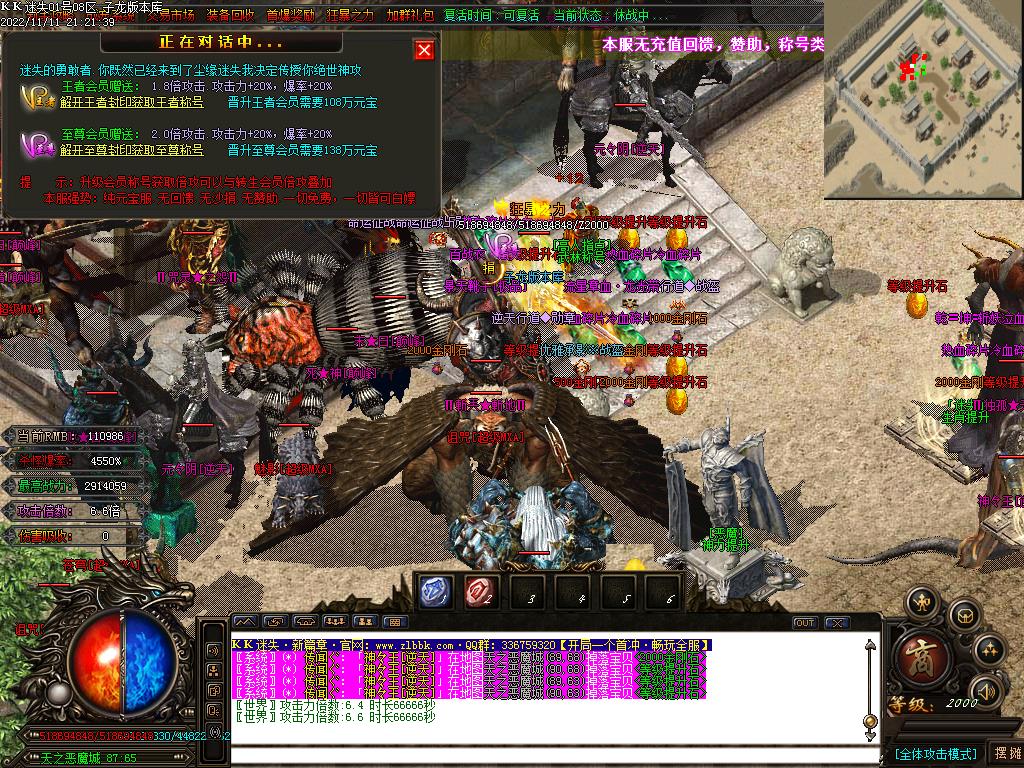Toggle the sound speaker button

click(x=987, y=690)
